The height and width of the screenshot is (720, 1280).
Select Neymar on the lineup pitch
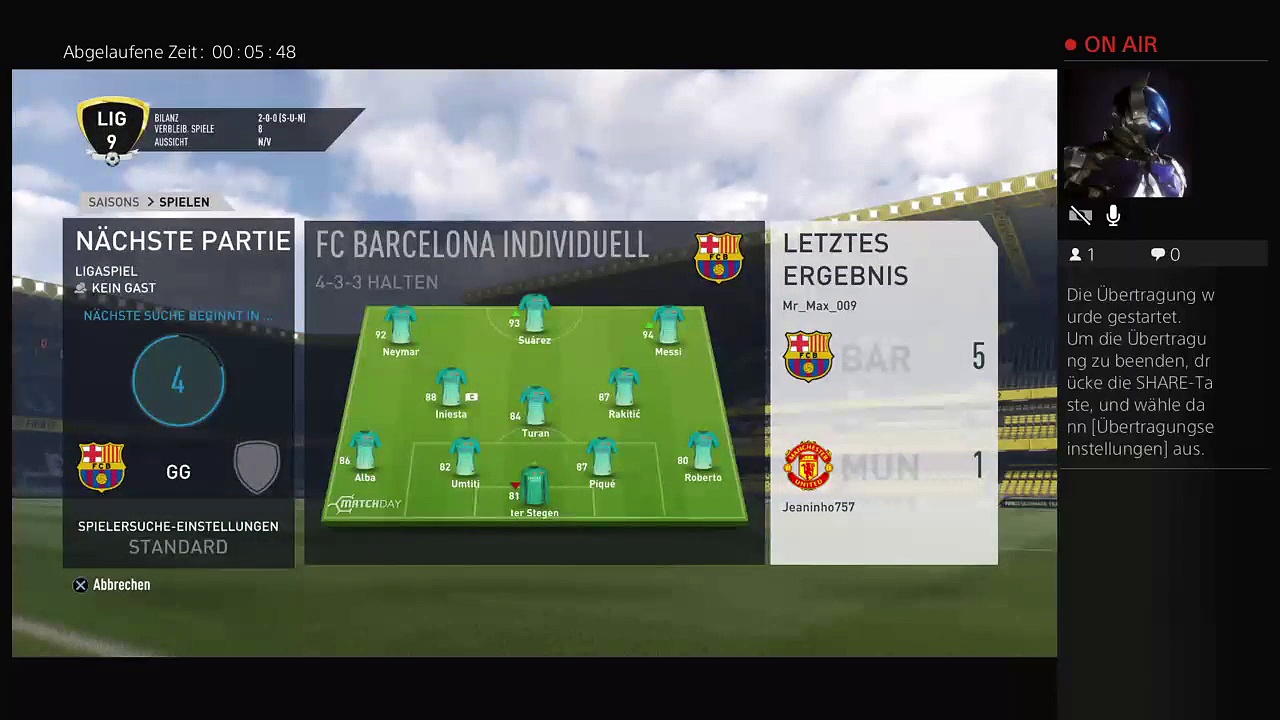point(400,331)
